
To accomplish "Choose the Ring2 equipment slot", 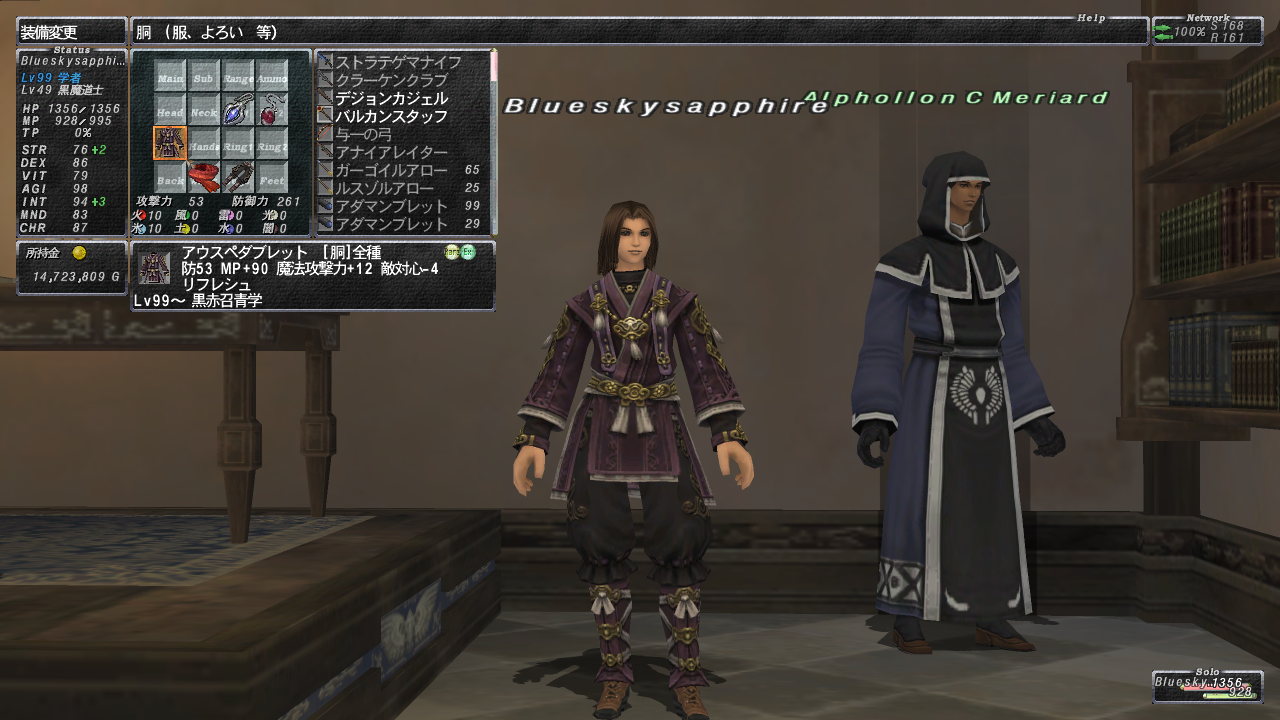I will click(271, 145).
